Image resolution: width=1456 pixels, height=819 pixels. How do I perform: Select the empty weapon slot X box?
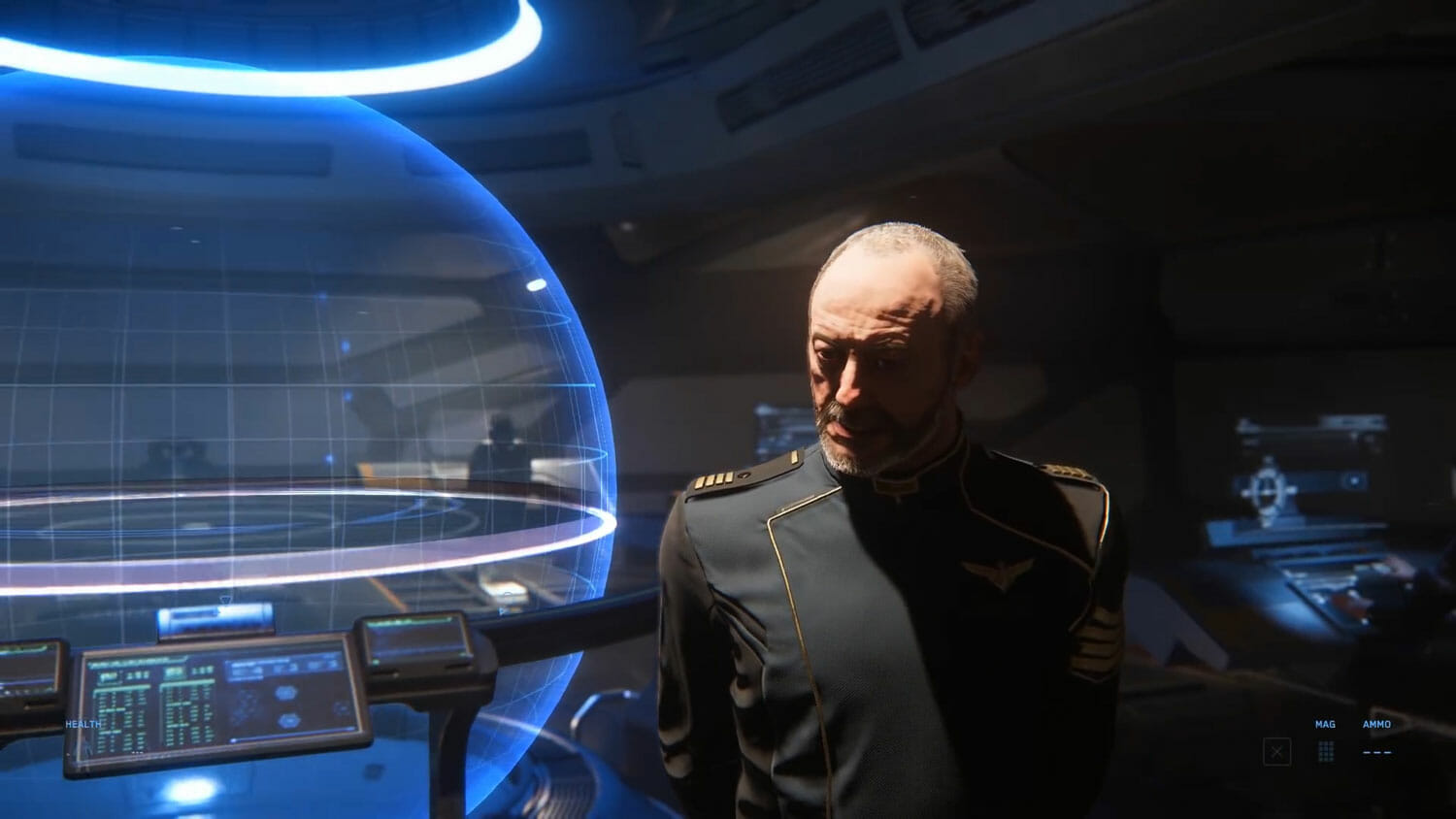1276,752
